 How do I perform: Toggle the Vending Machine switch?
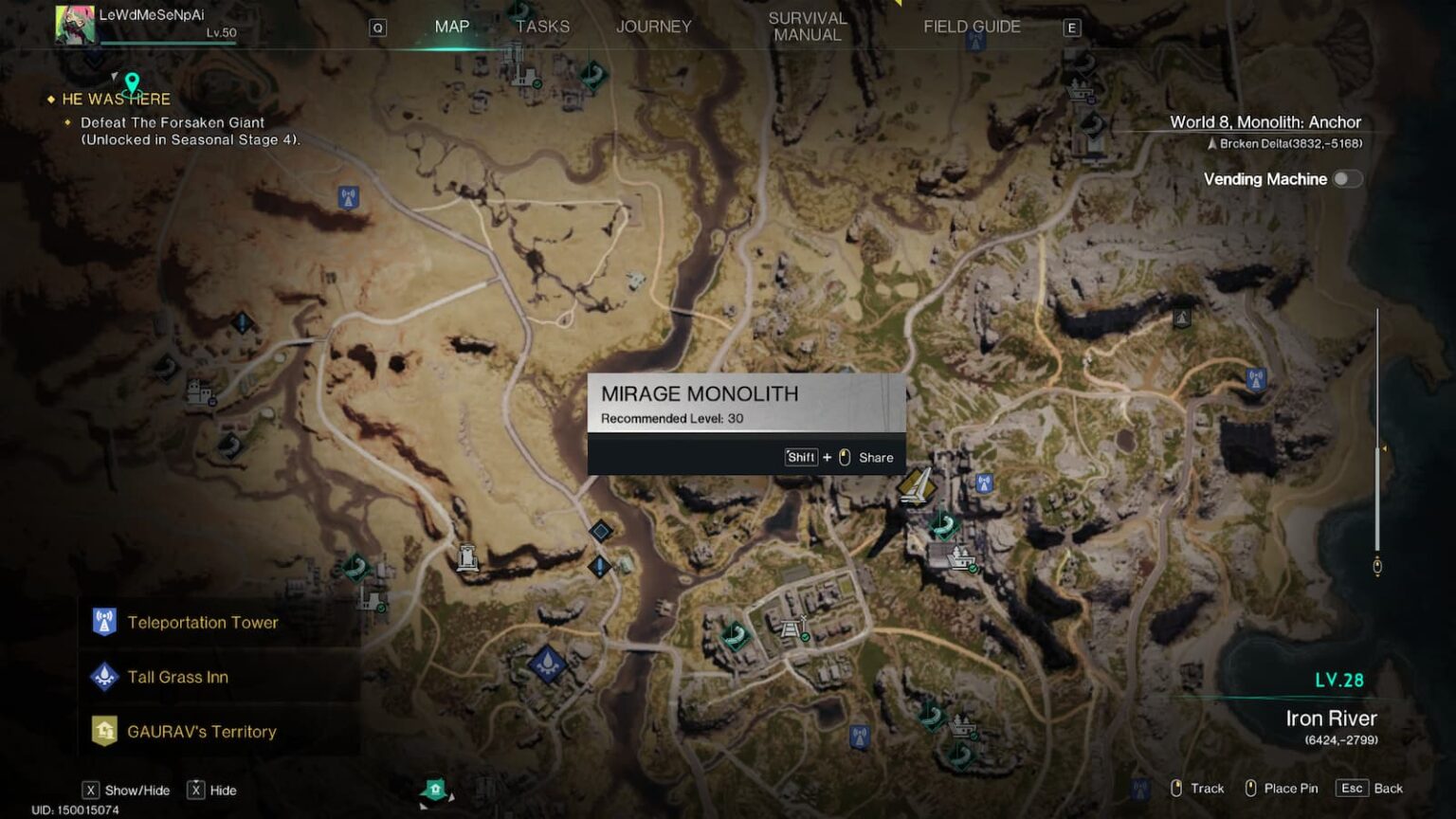1346,179
